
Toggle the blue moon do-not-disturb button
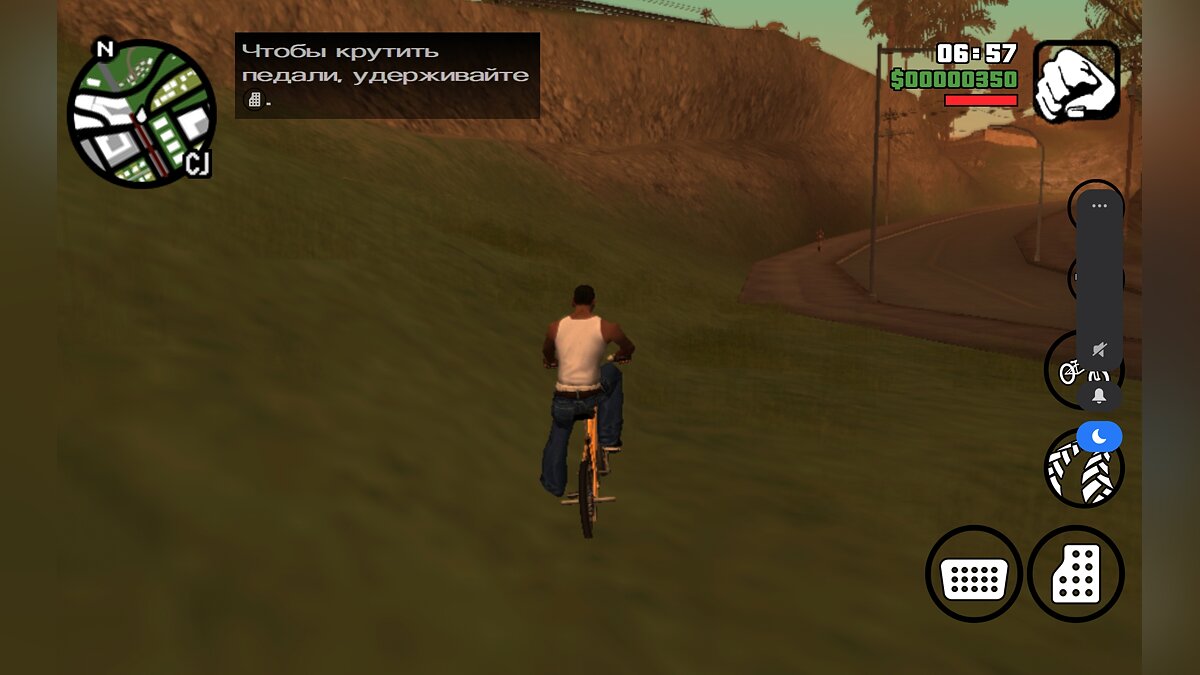click(x=1099, y=436)
